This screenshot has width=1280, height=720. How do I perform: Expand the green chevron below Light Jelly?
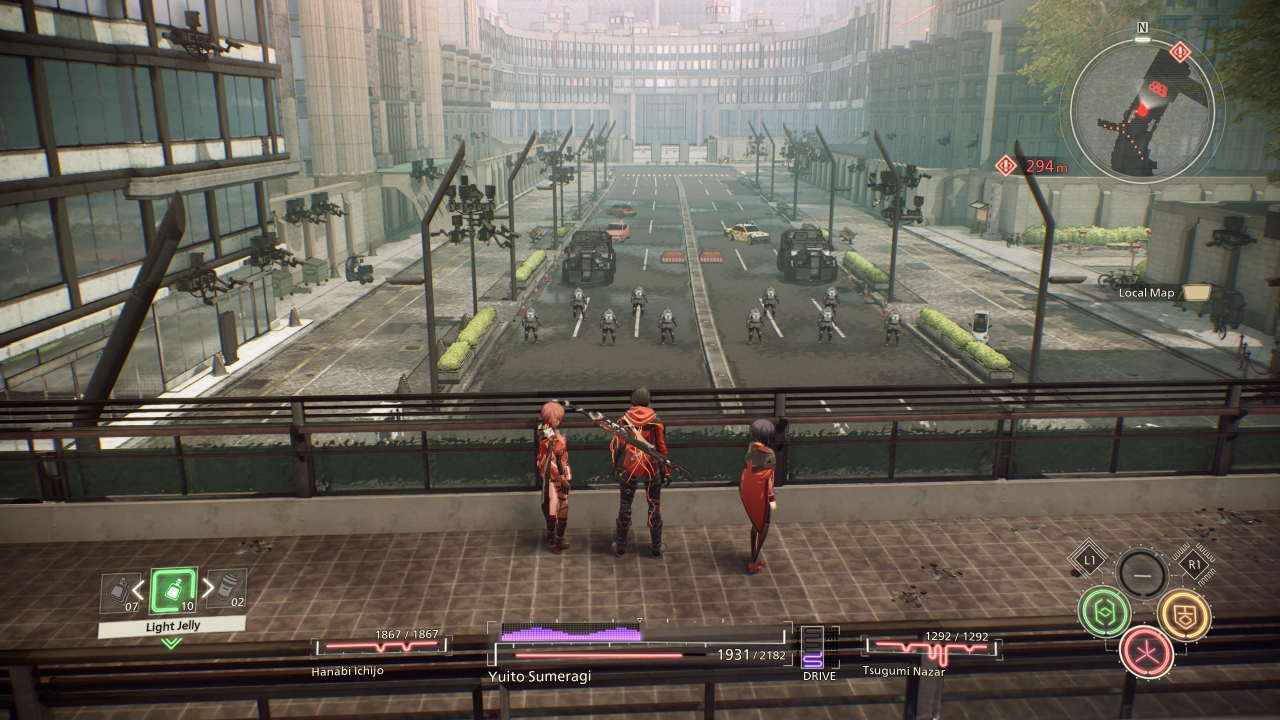point(172,643)
